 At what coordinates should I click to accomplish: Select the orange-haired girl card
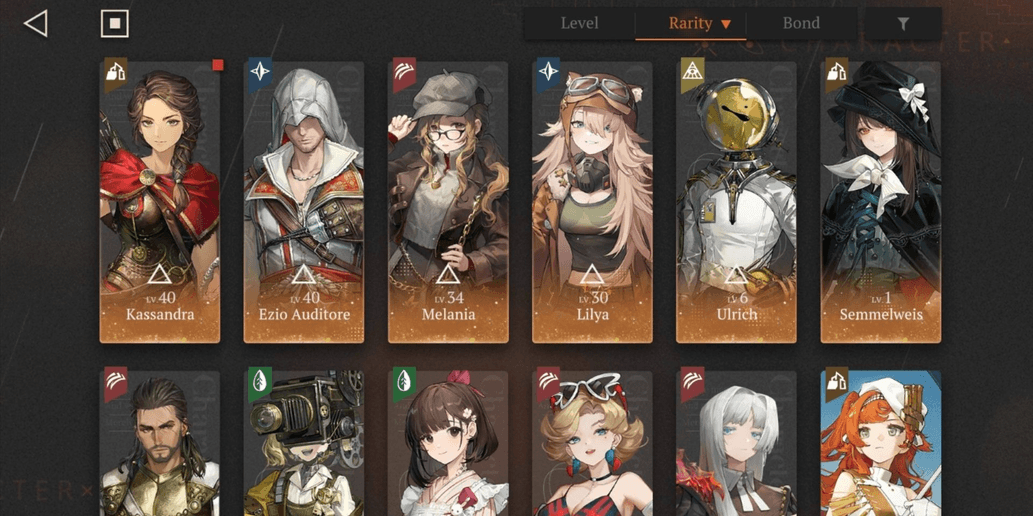coord(880,445)
